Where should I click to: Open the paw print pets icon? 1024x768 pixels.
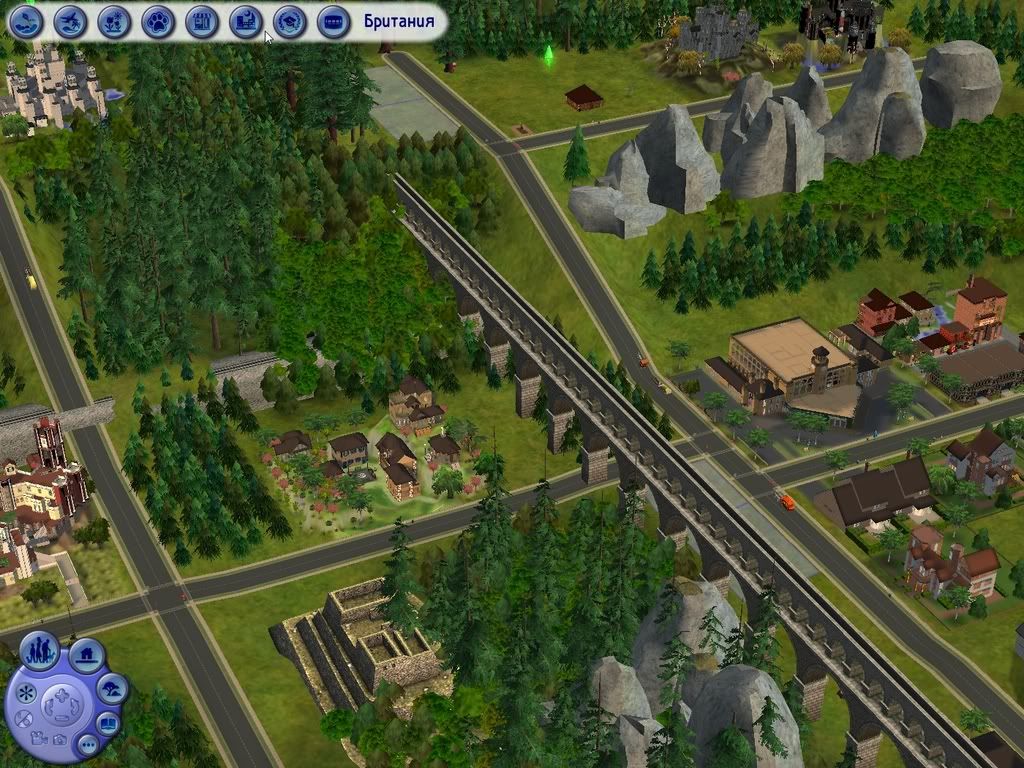click(x=158, y=20)
